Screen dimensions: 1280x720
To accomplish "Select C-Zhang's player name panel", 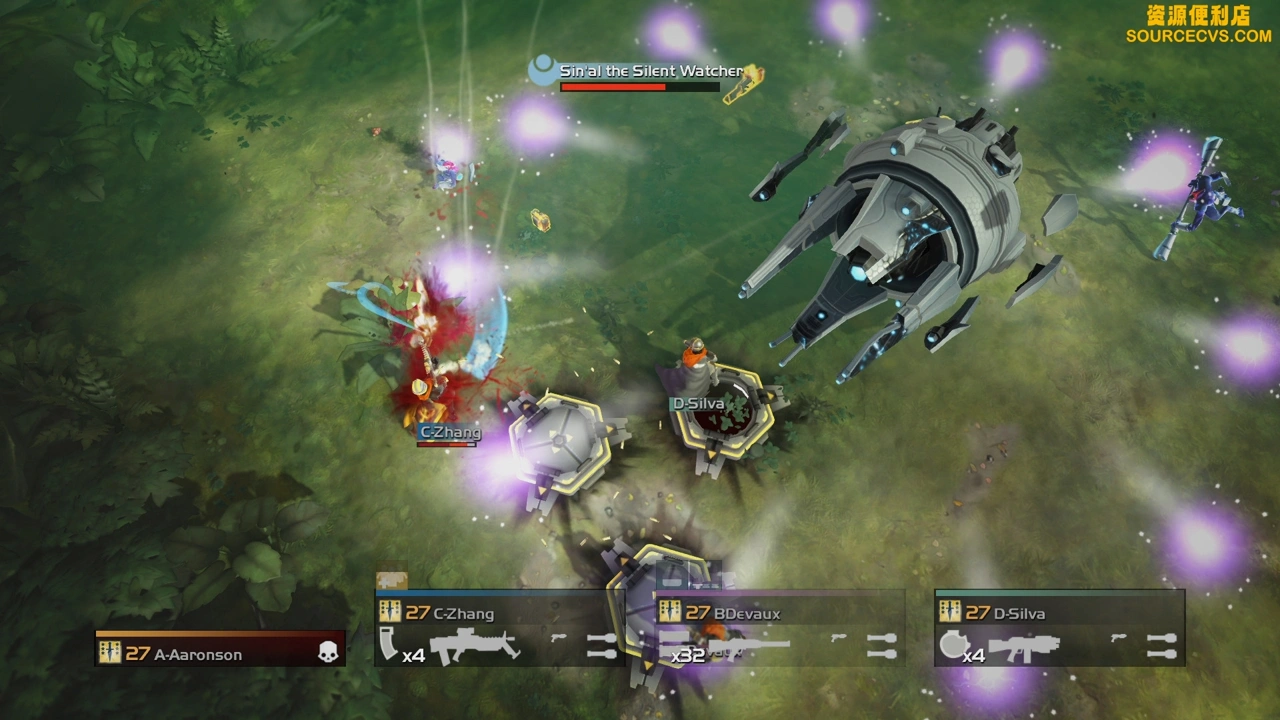I will [499, 613].
